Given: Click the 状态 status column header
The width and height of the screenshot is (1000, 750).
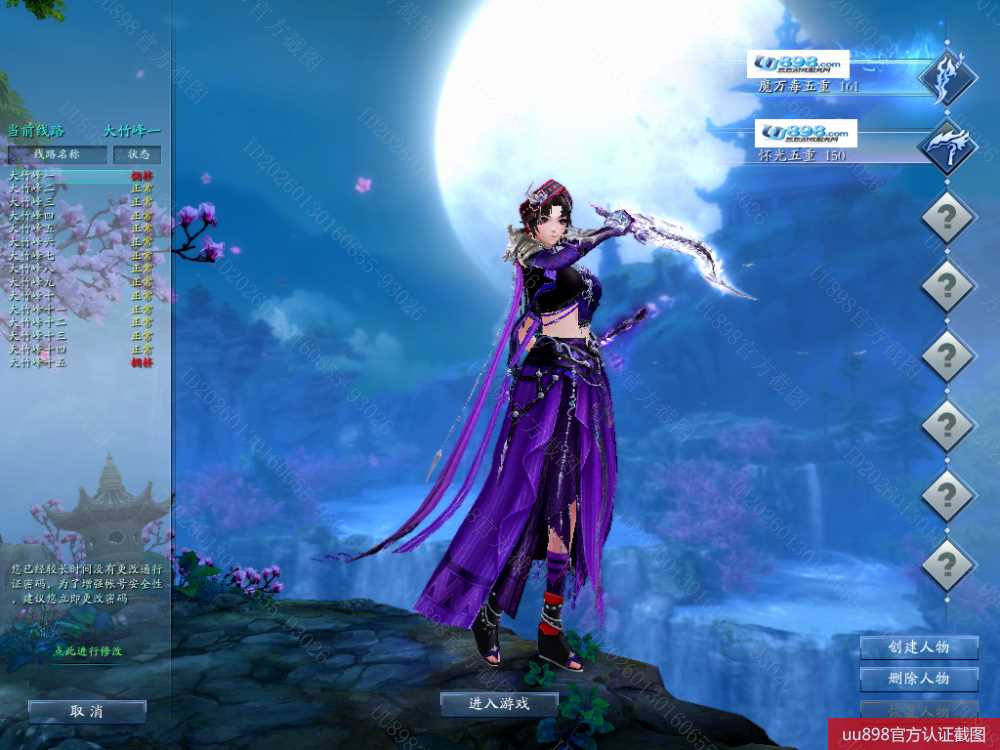Looking at the screenshot, I should (x=137, y=155).
